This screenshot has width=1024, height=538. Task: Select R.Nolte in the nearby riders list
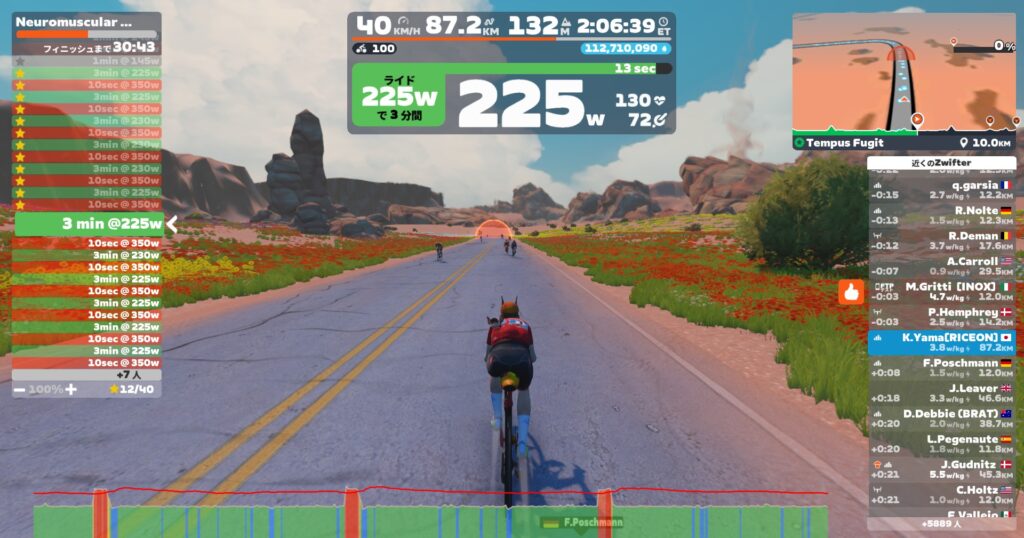940,215
